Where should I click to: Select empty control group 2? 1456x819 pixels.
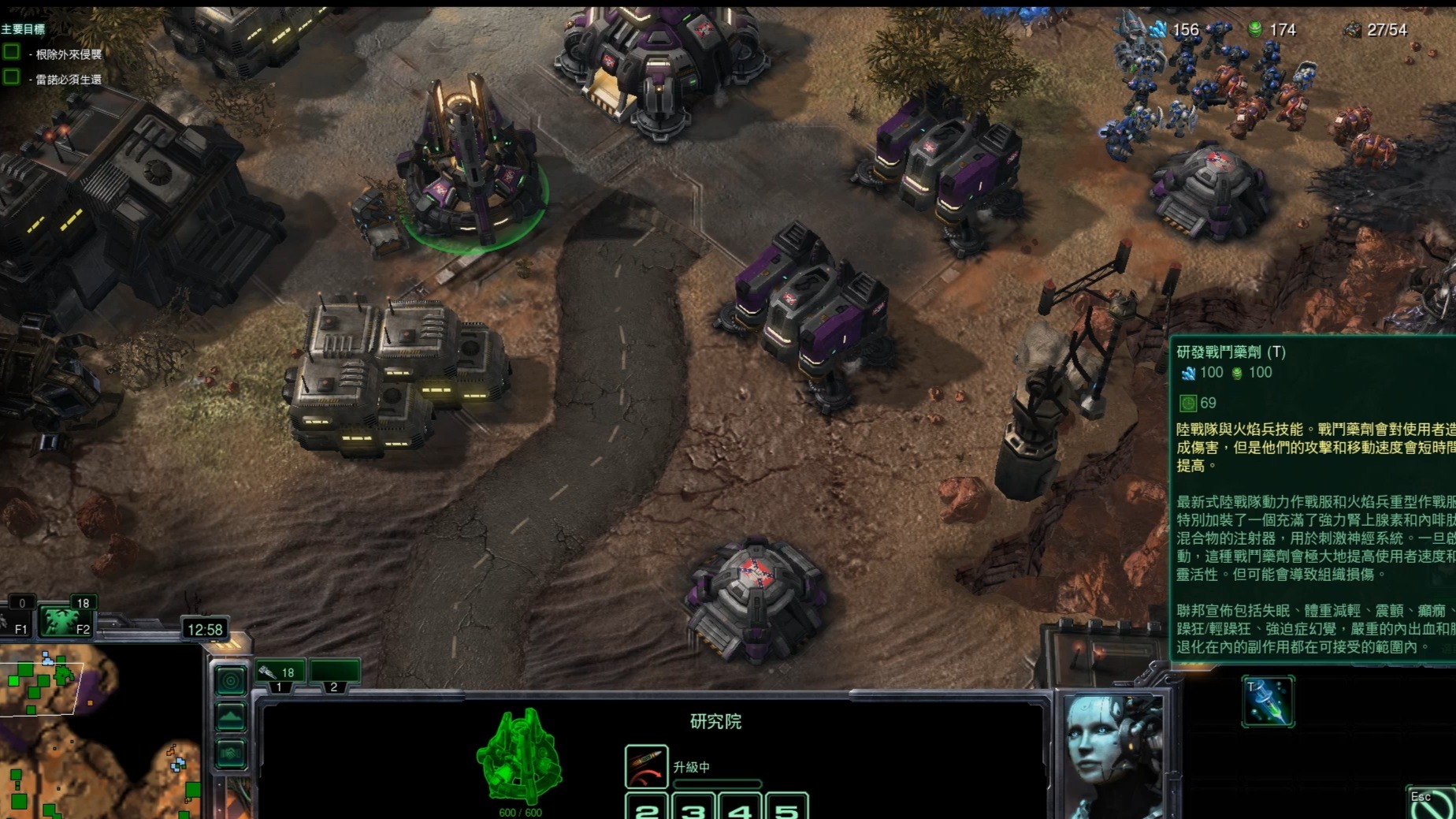pyautogui.click(x=334, y=672)
